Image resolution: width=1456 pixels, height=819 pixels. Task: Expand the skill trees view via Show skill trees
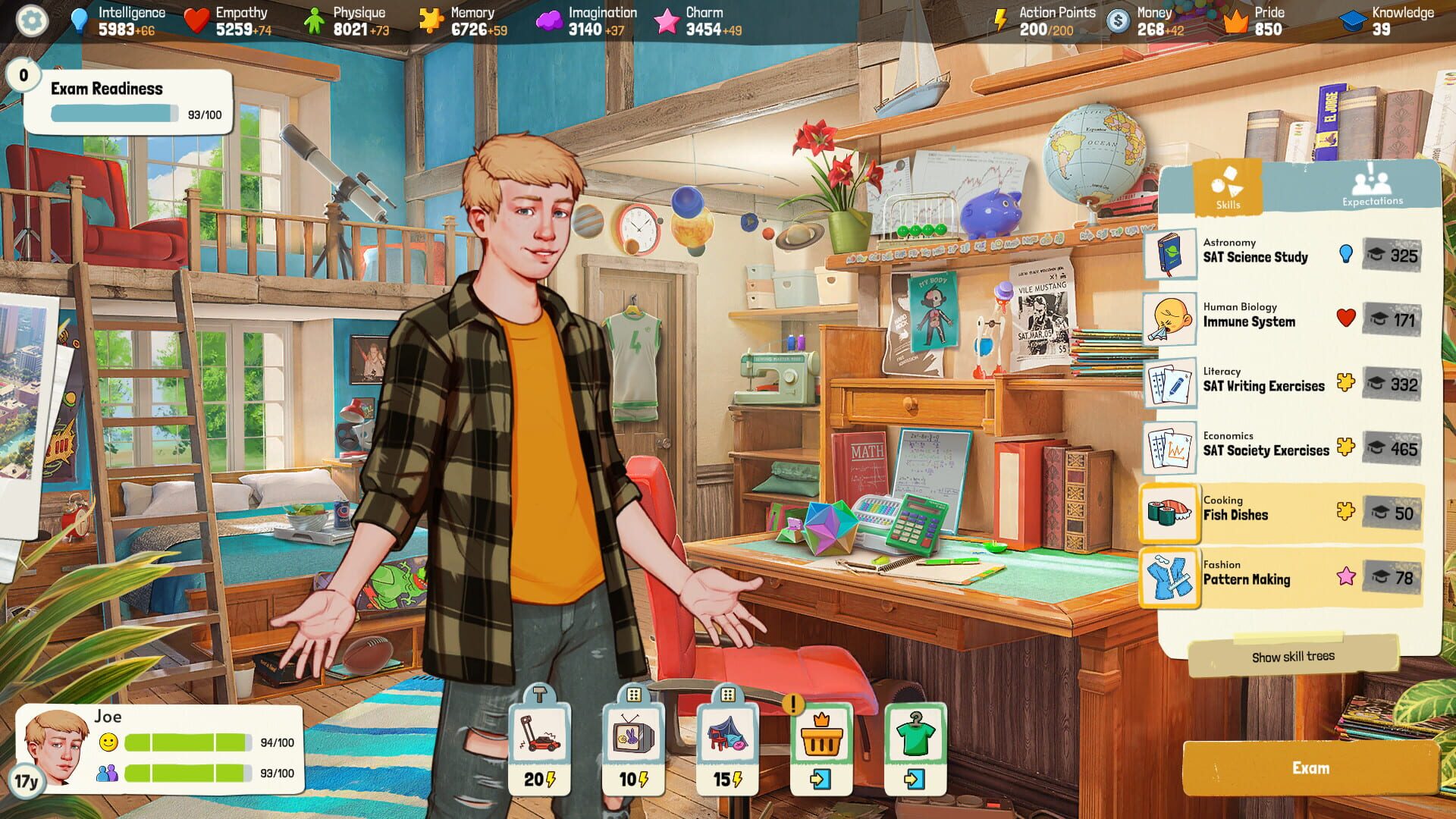click(1293, 655)
